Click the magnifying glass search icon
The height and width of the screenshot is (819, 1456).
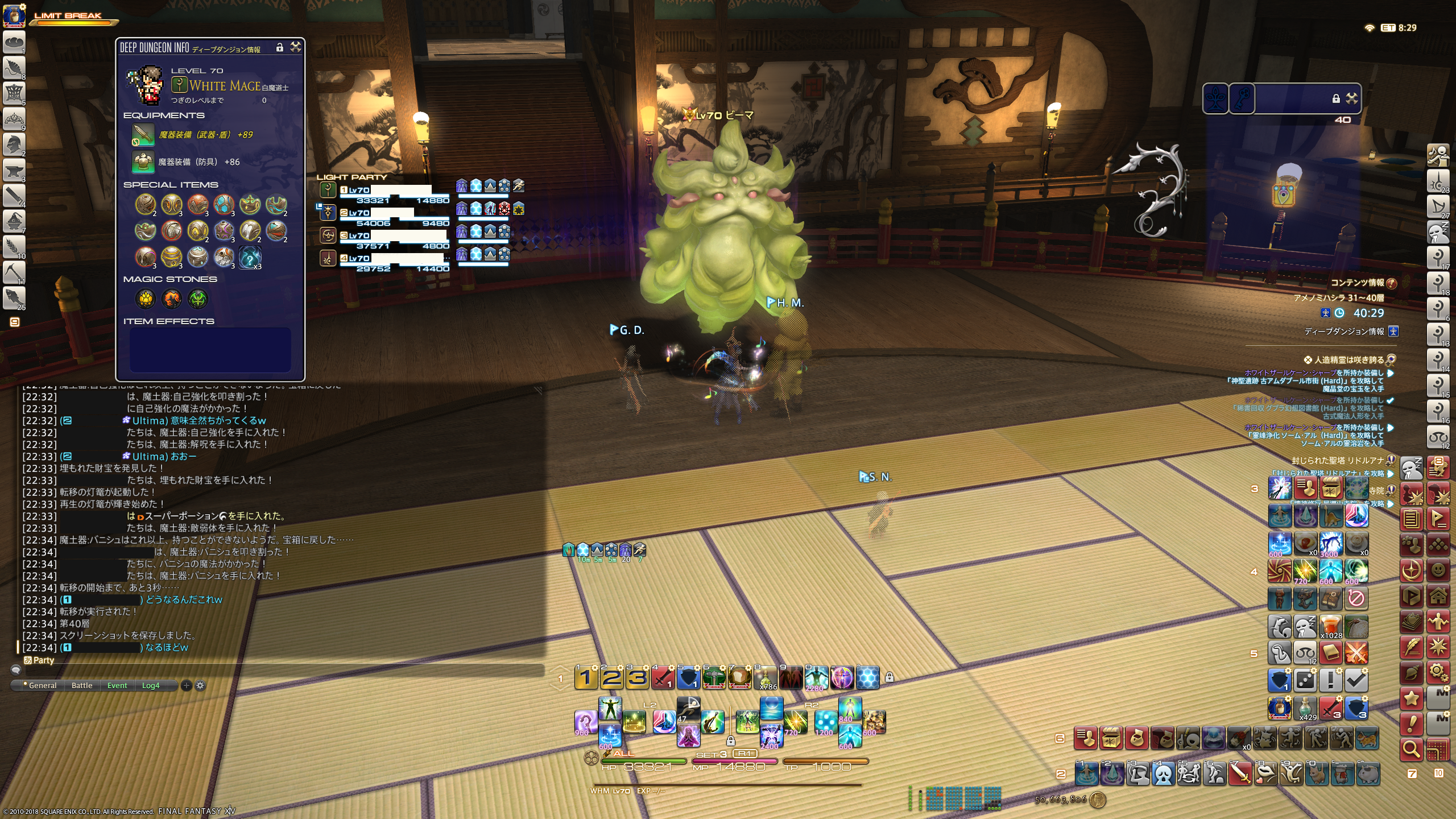pos(1411,749)
